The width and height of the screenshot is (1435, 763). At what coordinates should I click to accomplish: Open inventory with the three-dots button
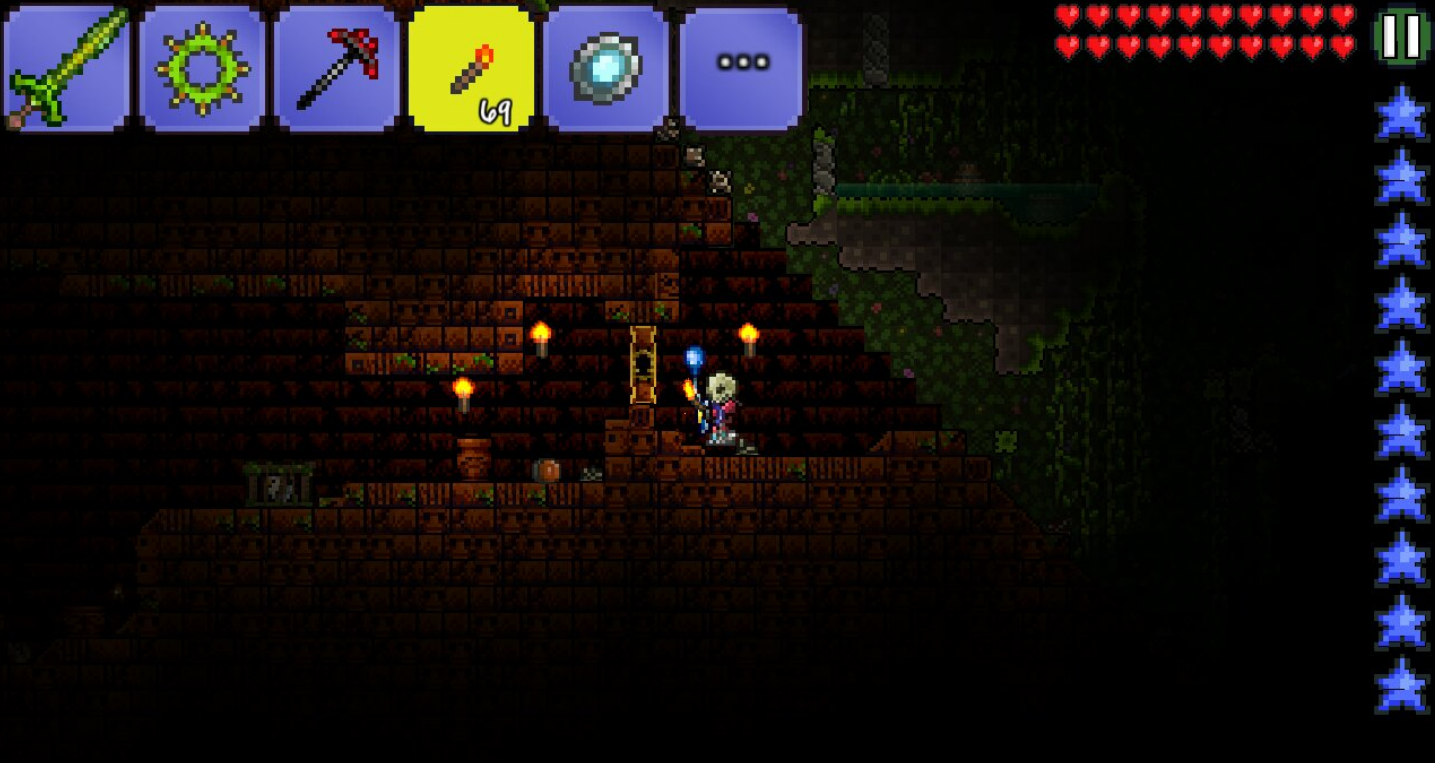(x=741, y=66)
